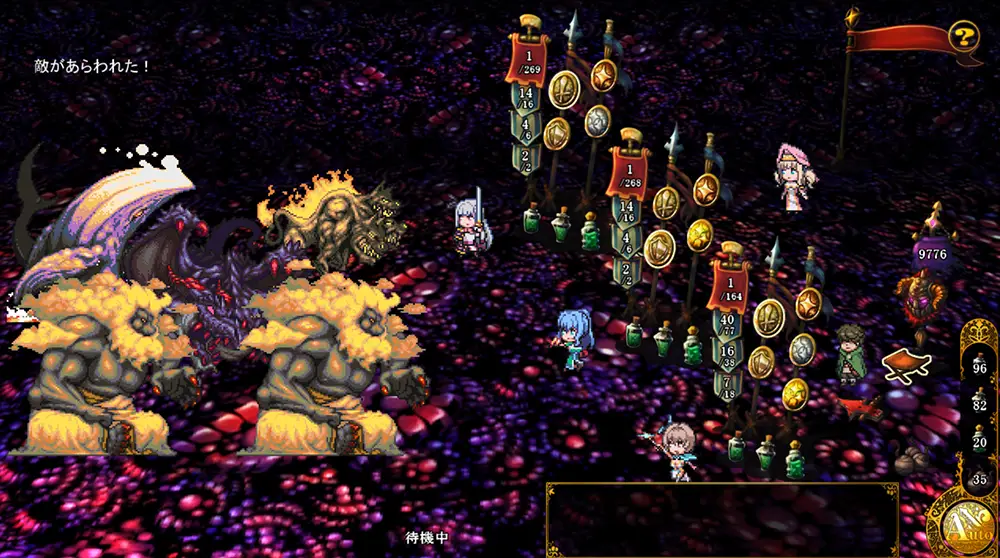Use gold star medallion of the 1/268 unit
Image resolution: width=1000 pixels, height=558 pixels.
700,236
